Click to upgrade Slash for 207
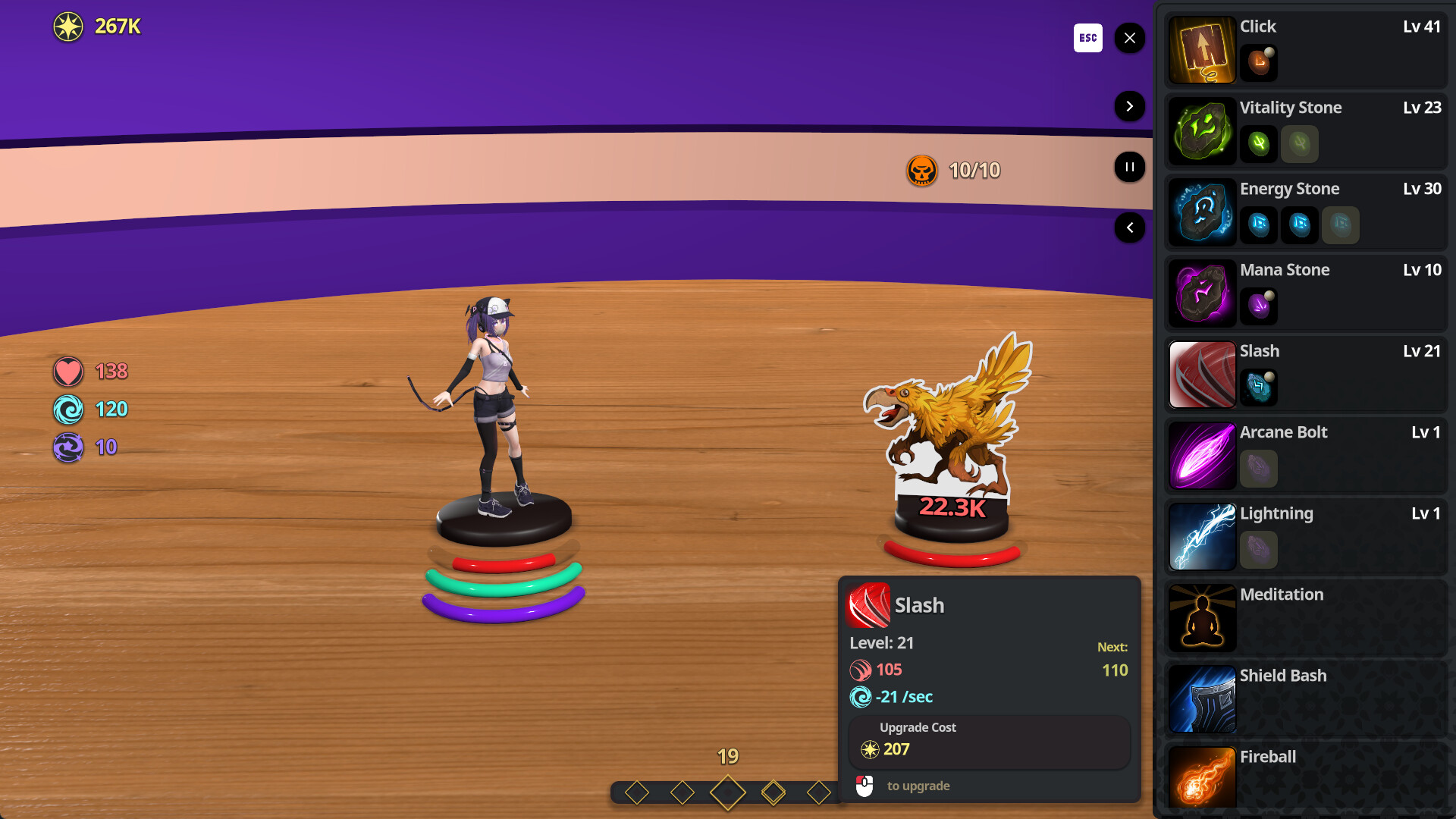Screen dimensions: 1456x819 click(989, 742)
